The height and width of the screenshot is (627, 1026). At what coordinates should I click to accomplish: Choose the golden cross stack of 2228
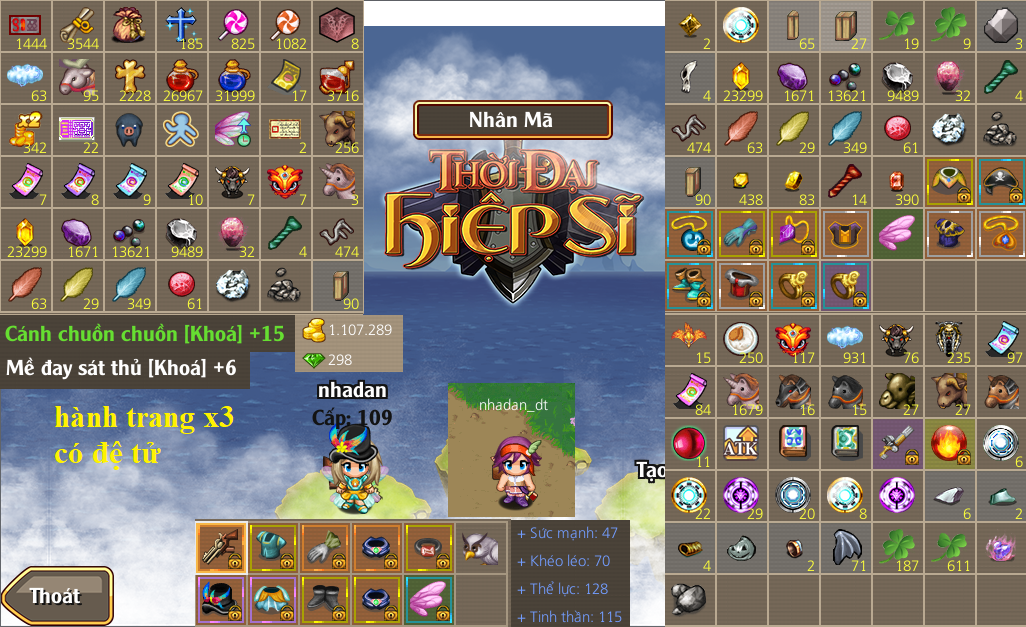(130, 78)
